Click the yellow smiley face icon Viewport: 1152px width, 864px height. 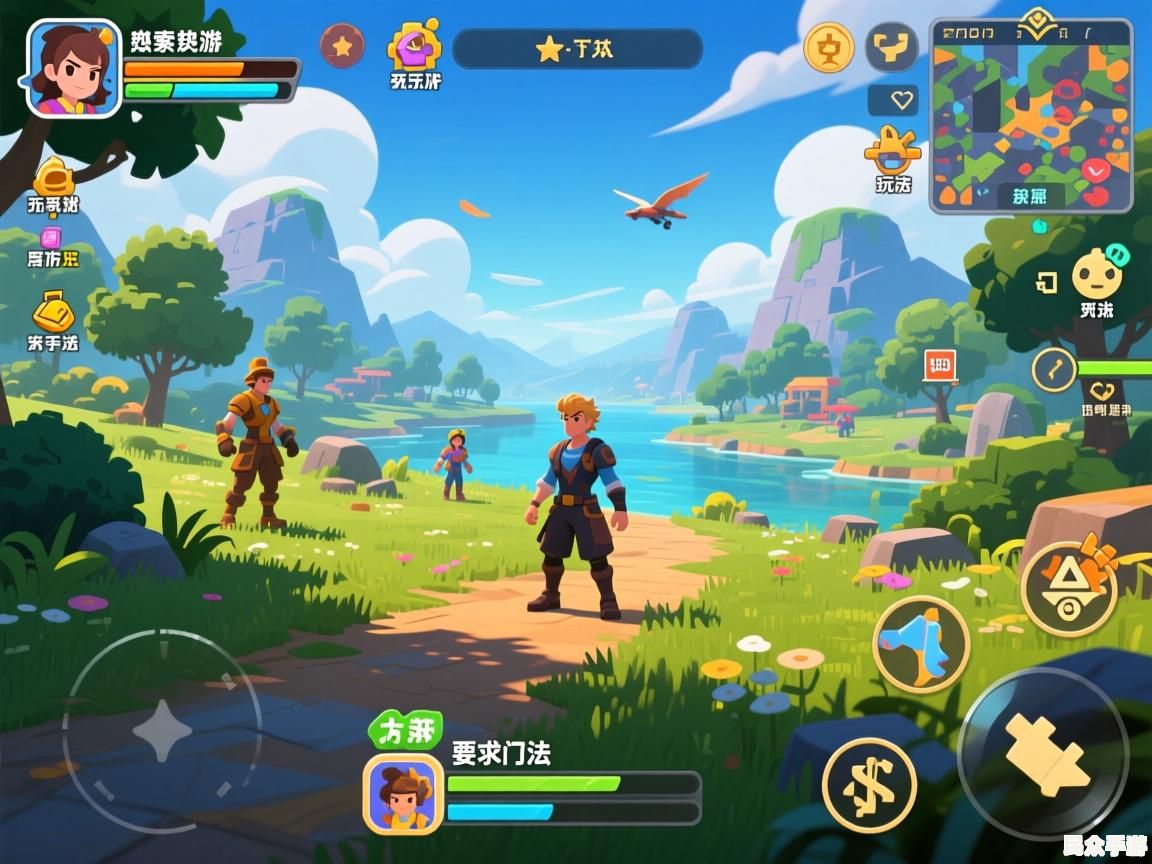coord(1096,274)
